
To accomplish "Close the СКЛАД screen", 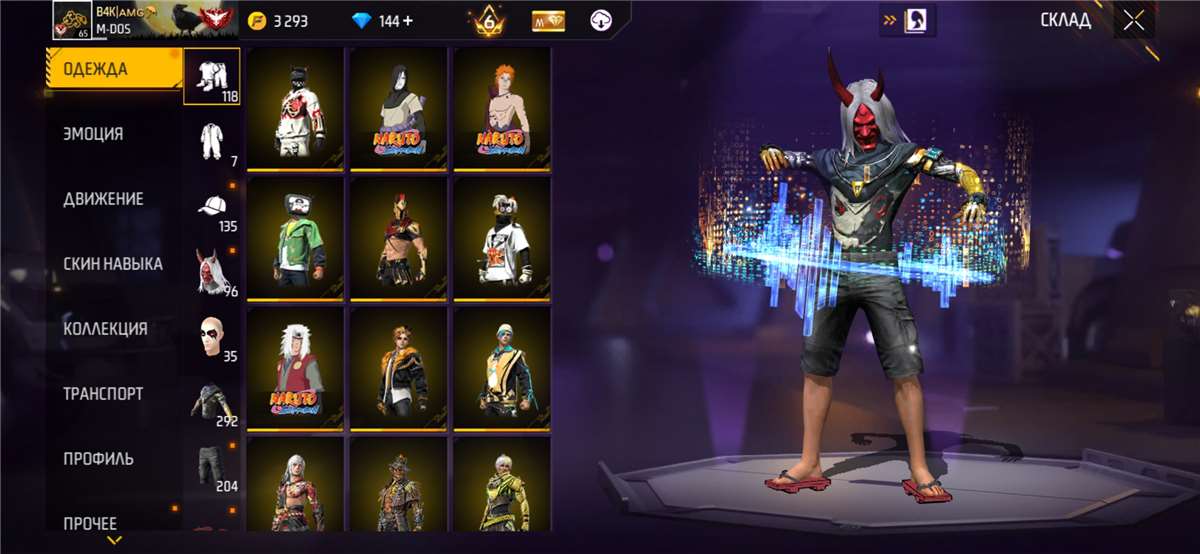I will 1133,21.
